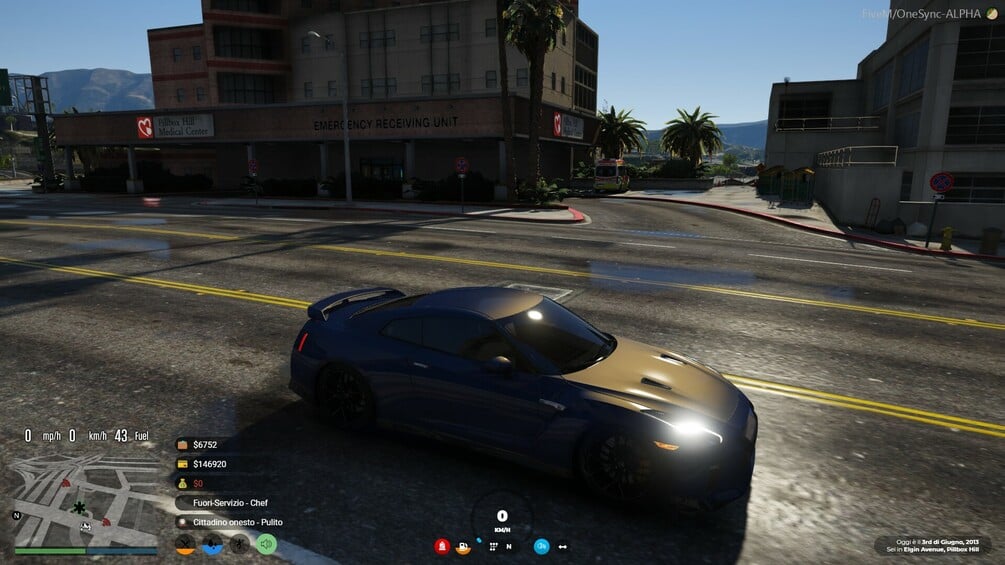Viewport: 1005px width, 565px height.
Task: Click the blue circular vehicle indicator icon
Action: (541, 546)
